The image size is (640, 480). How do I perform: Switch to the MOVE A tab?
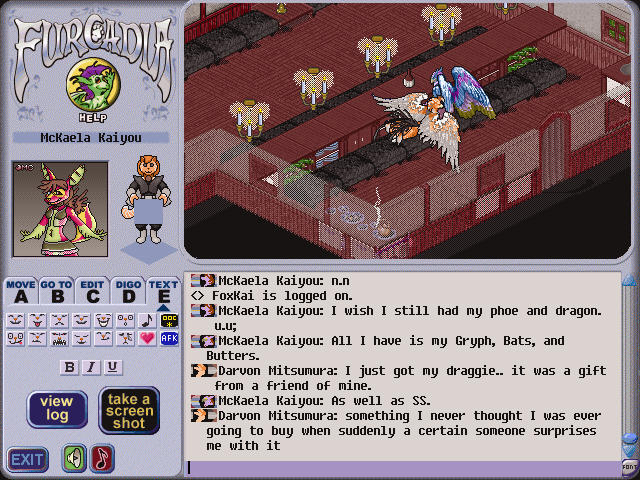(20, 290)
